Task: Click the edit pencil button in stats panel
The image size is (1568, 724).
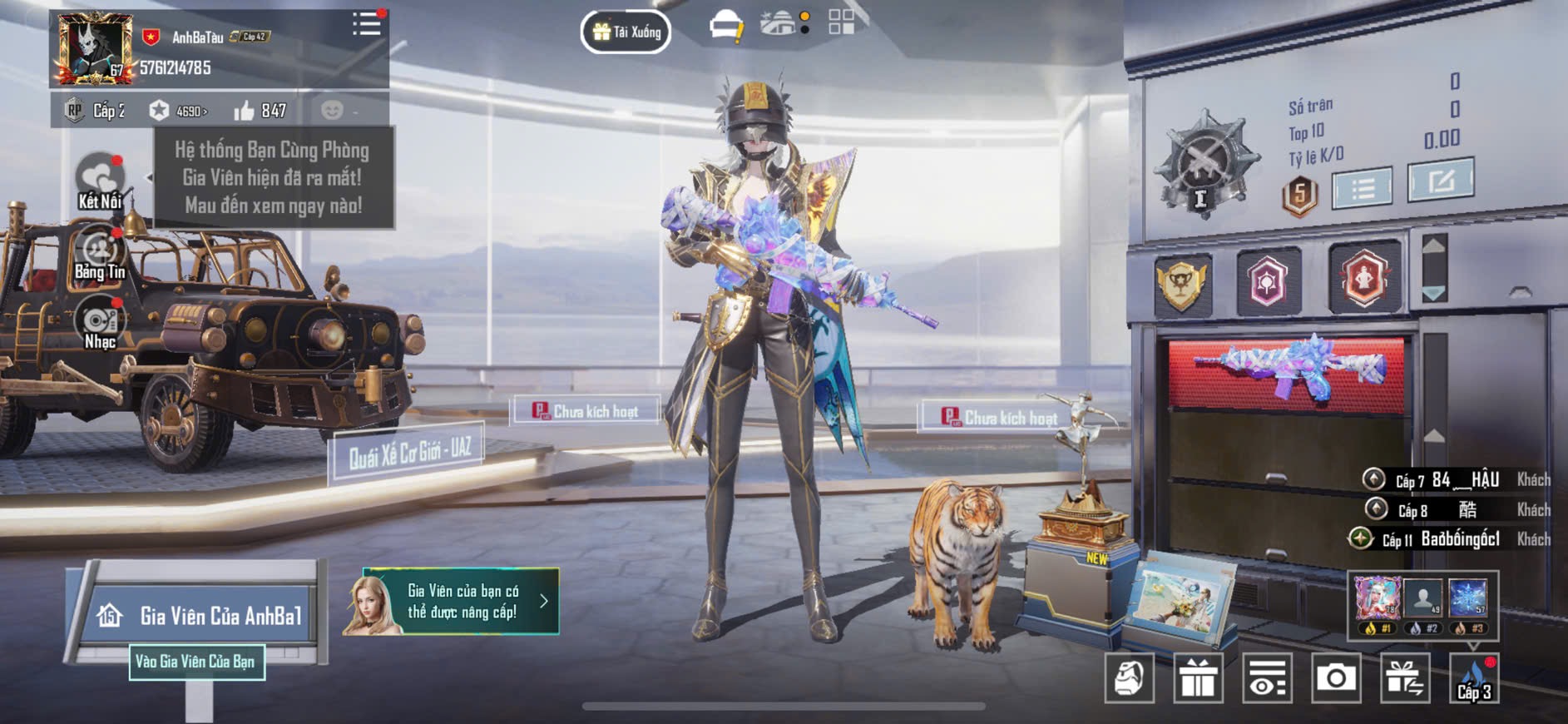Action: (1440, 180)
